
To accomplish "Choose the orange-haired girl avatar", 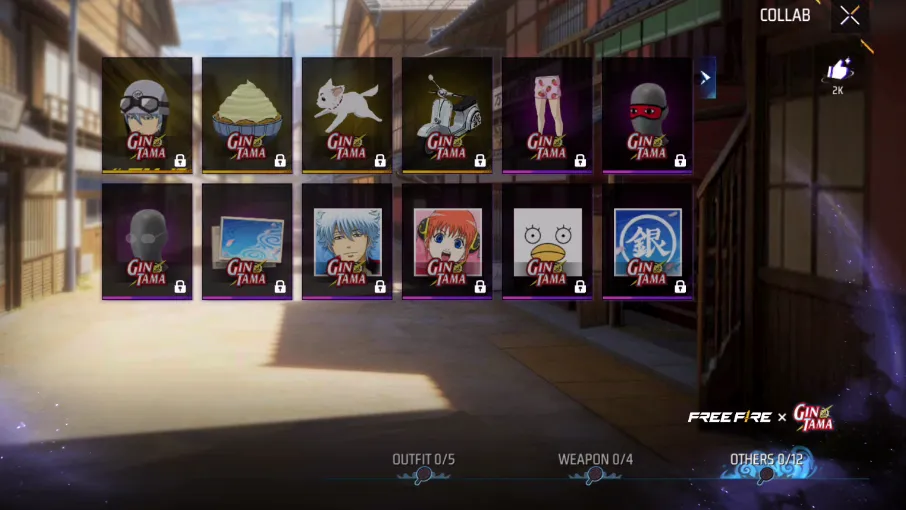I will tap(447, 241).
